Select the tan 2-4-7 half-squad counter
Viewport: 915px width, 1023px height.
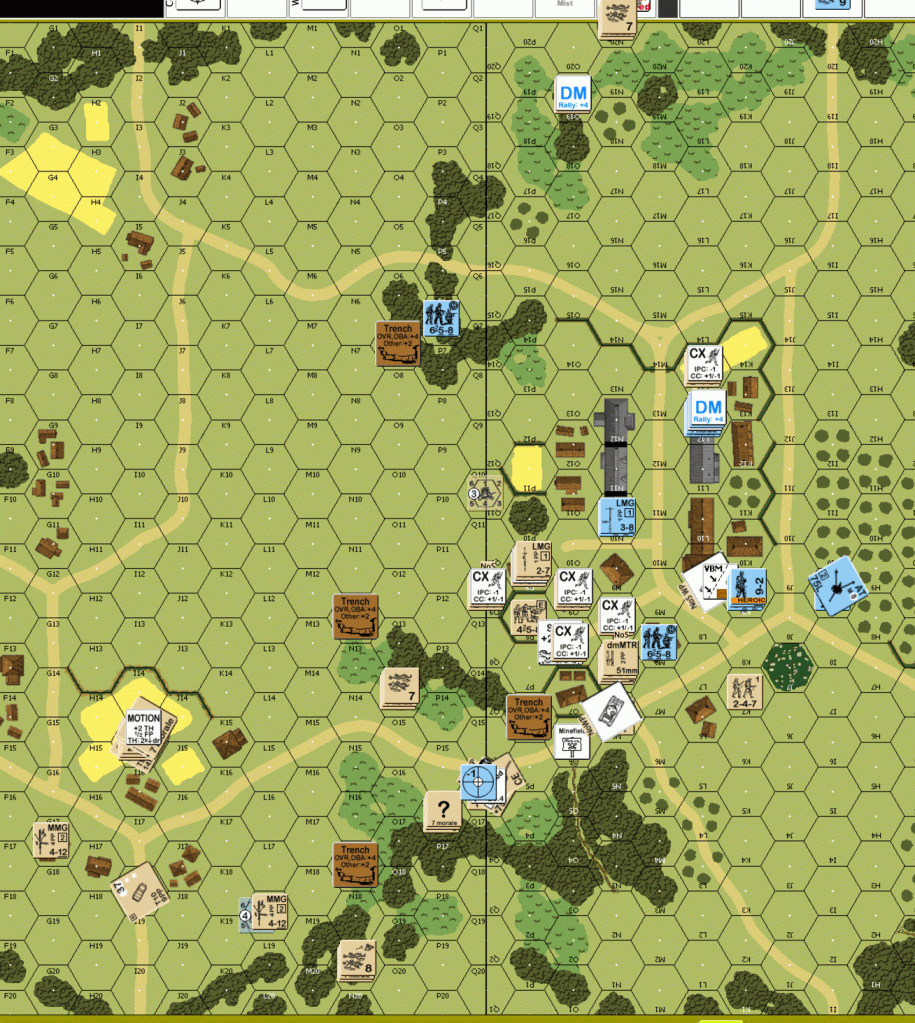743,689
